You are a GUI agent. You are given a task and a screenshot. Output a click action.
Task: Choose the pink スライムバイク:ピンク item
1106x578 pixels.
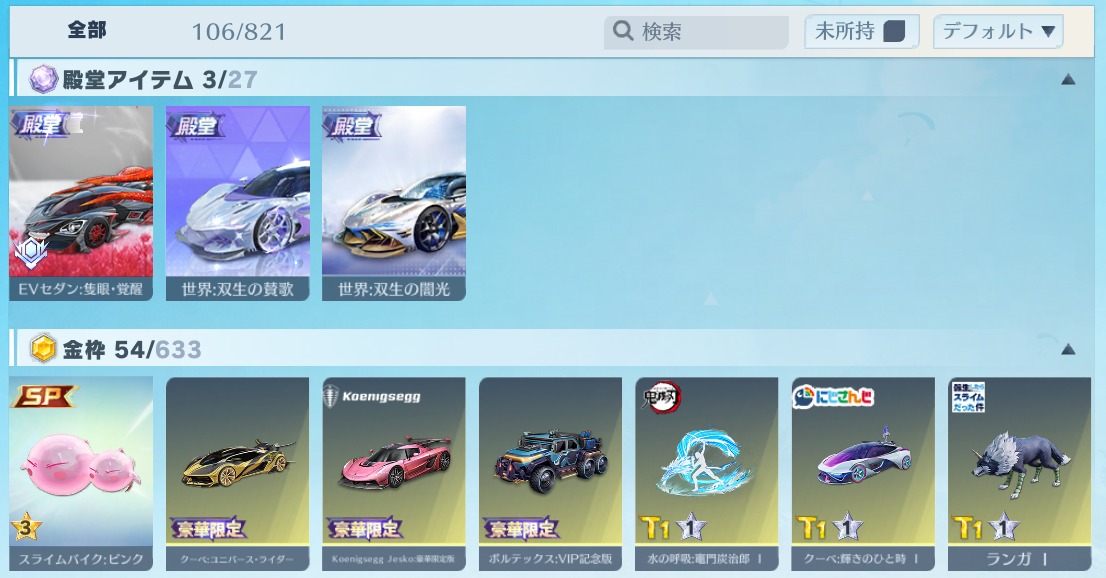[81, 473]
